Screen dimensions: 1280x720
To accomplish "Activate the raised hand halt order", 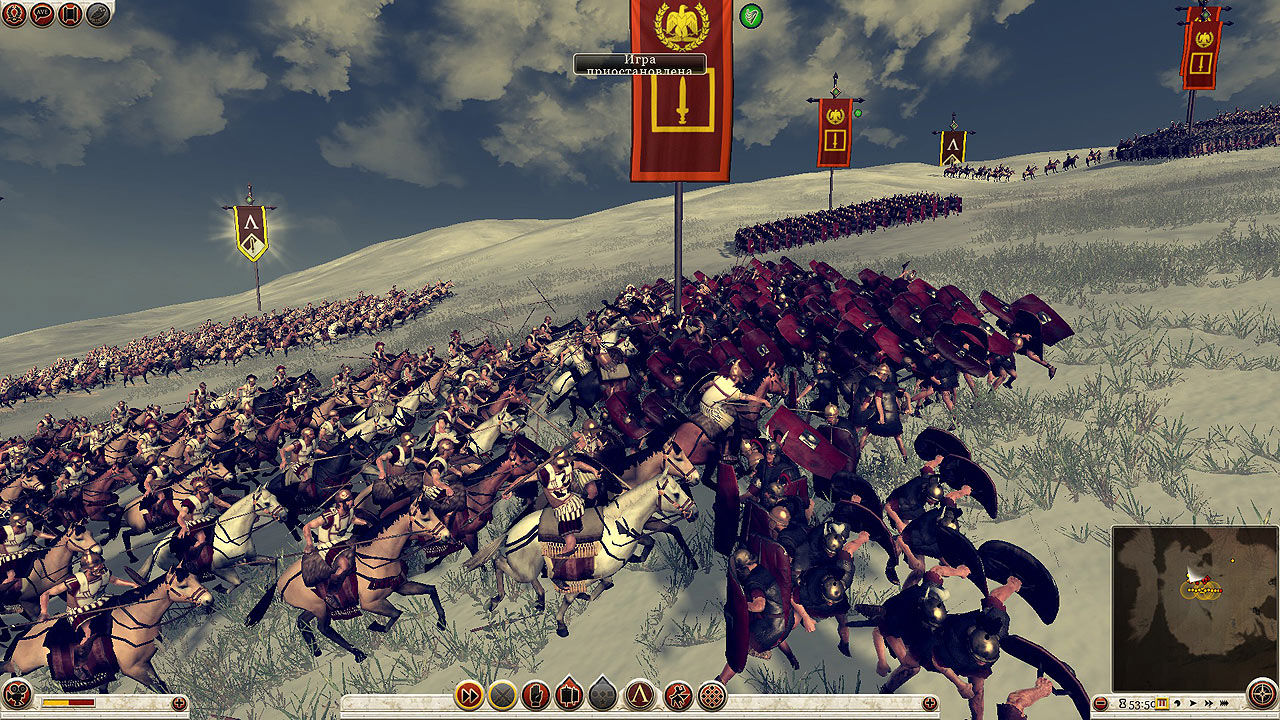I will (x=536, y=694).
